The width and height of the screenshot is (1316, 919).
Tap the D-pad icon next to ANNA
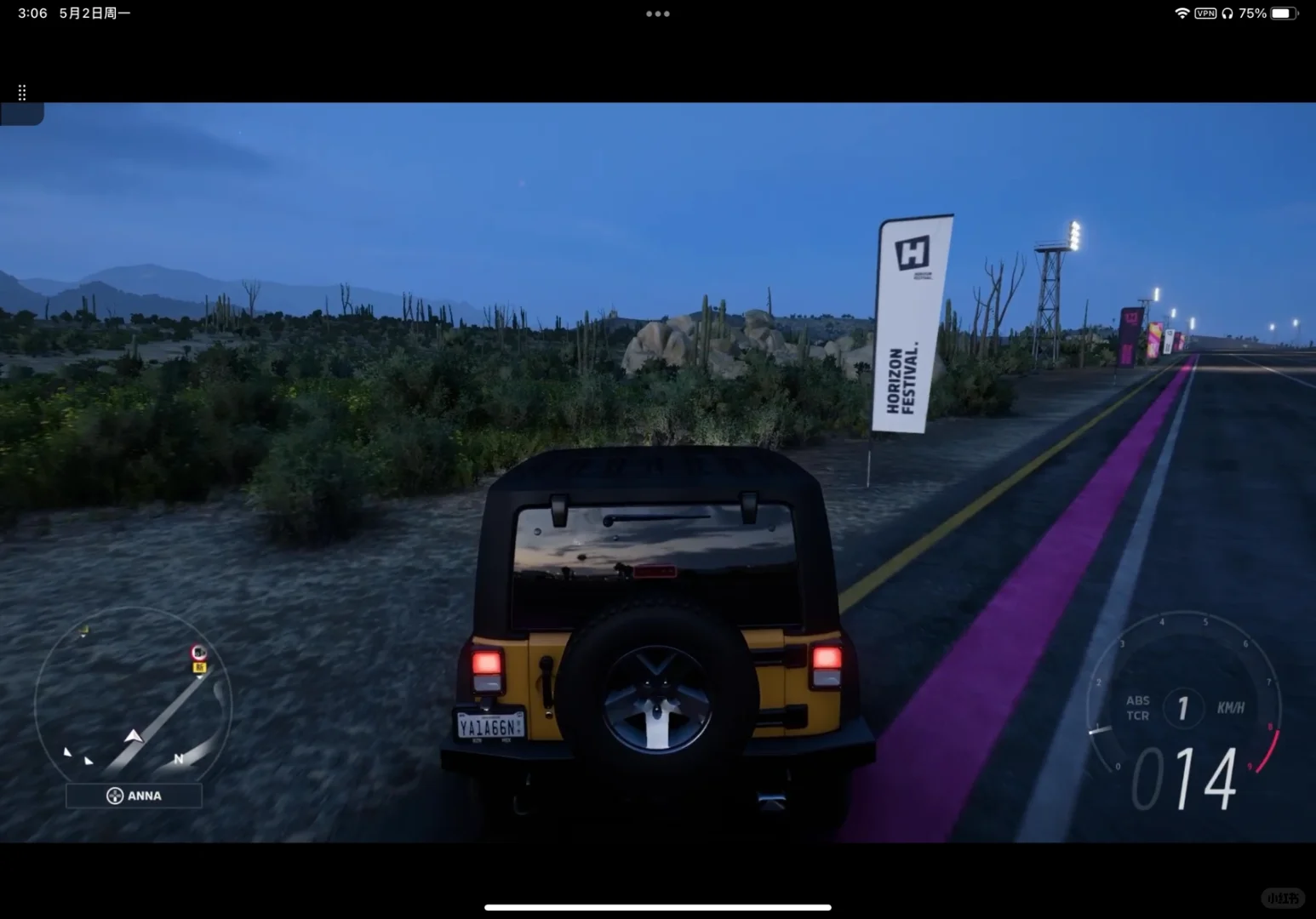click(115, 796)
